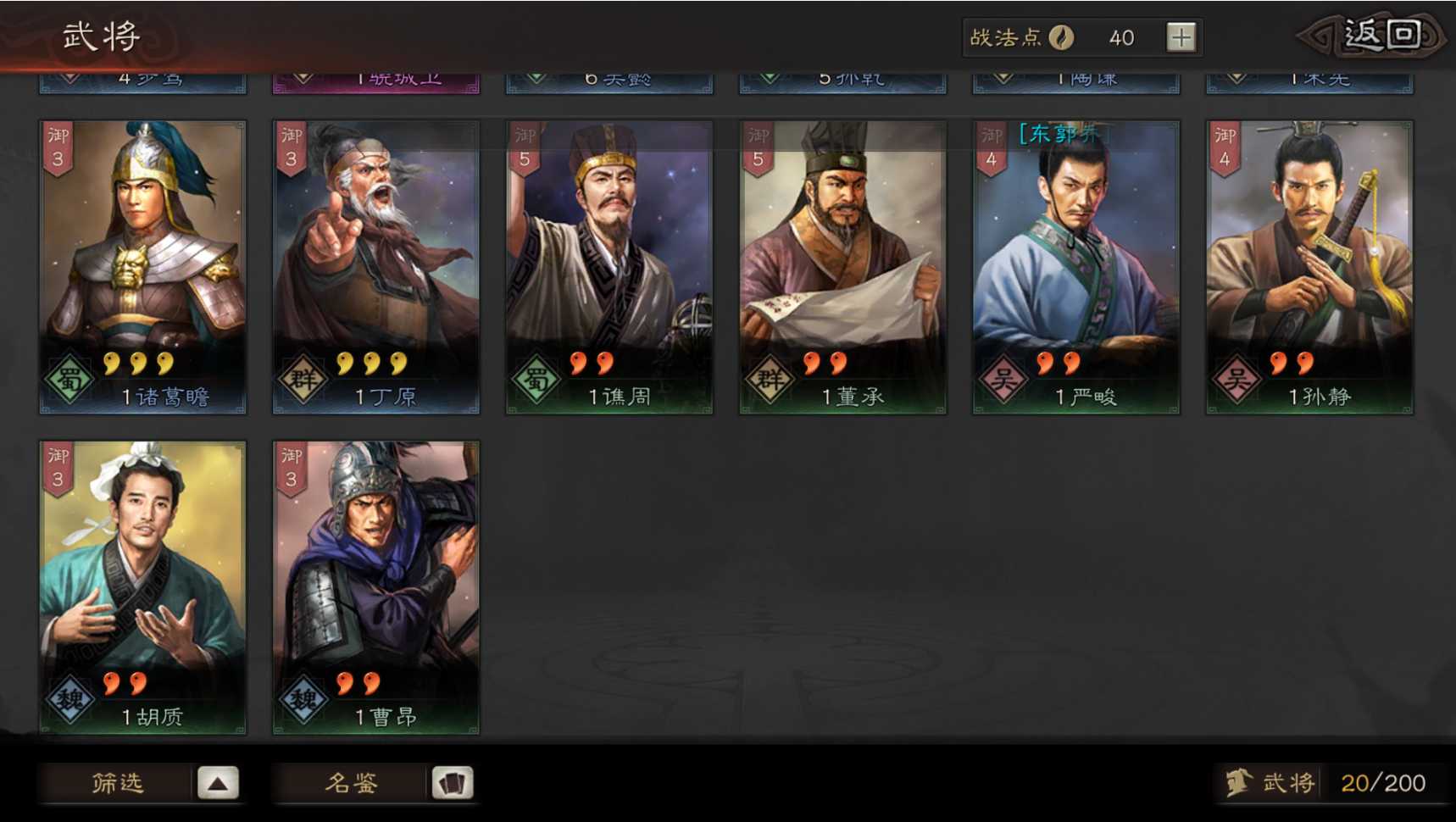Expand the 筛选 panel via its arrow button

[x=219, y=781]
